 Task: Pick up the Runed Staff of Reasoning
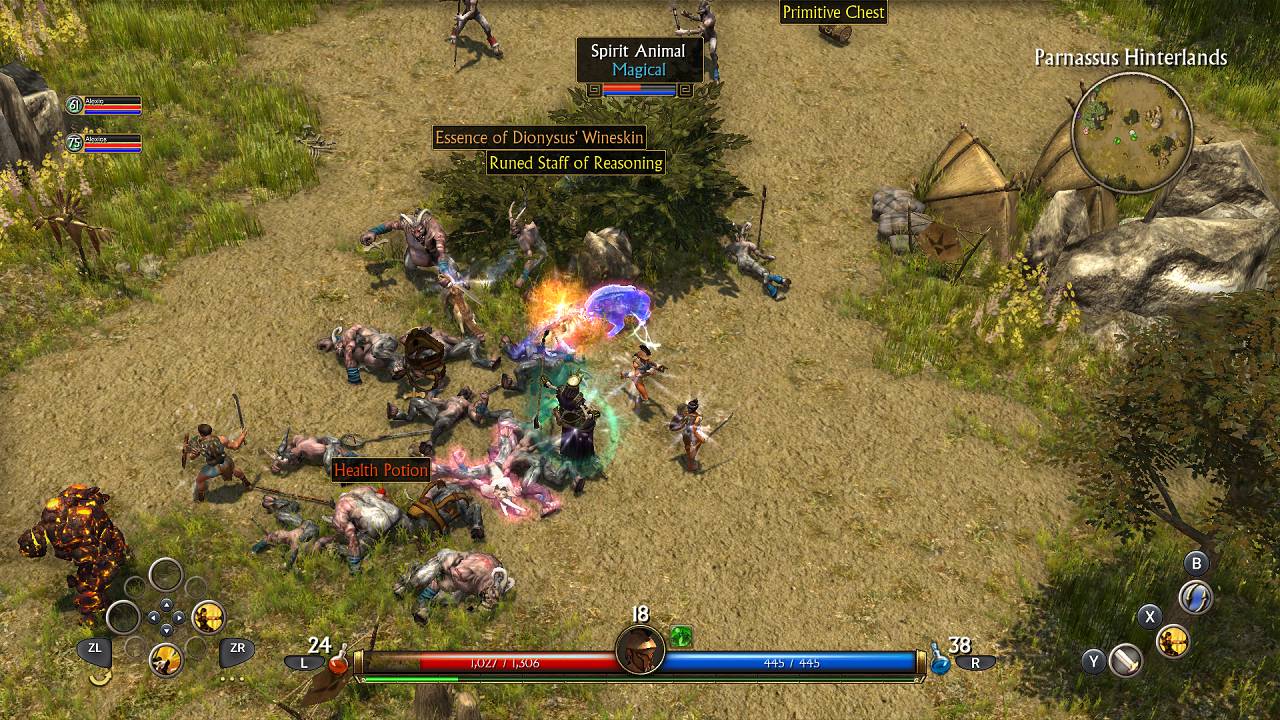[578, 163]
